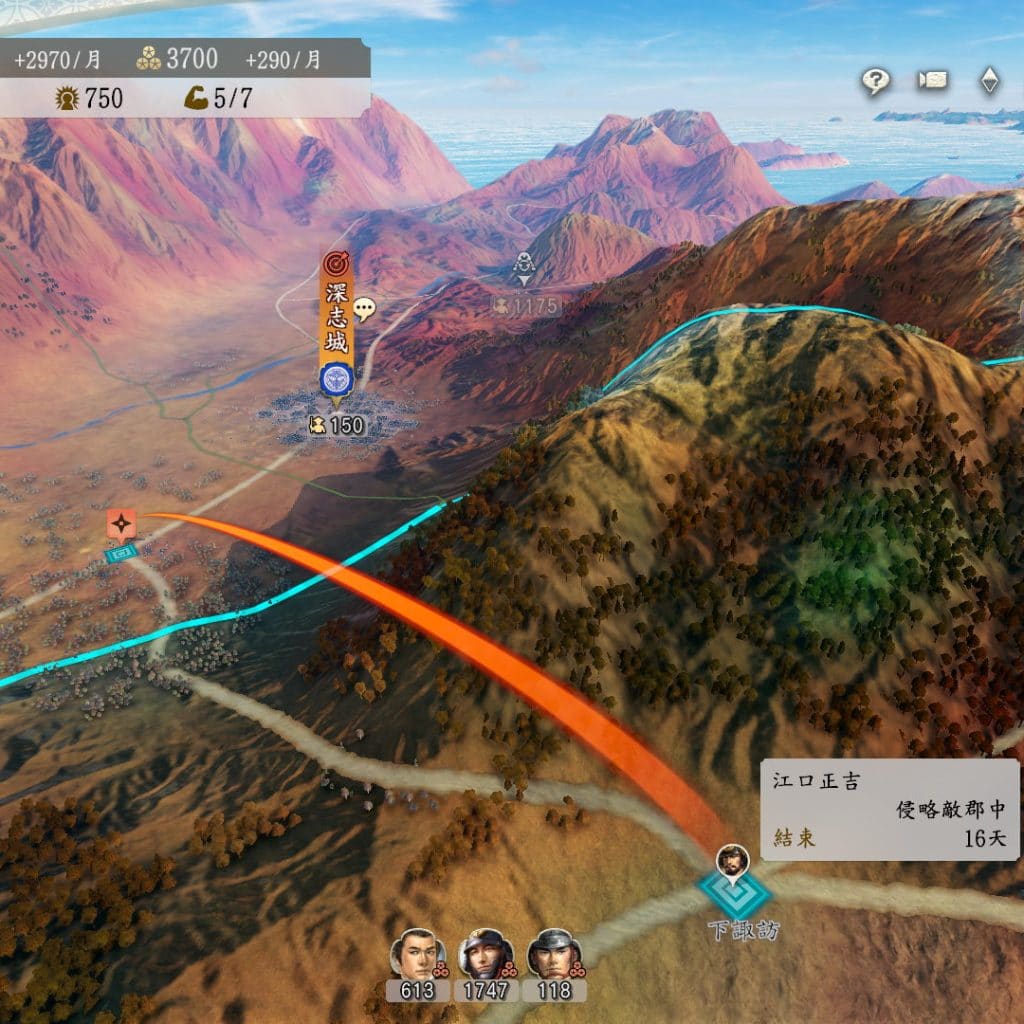Select the shuriken invasion target marker
Image resolution: width=1024 pixels, height=1024 pixels.
click(x=121, y=522)
